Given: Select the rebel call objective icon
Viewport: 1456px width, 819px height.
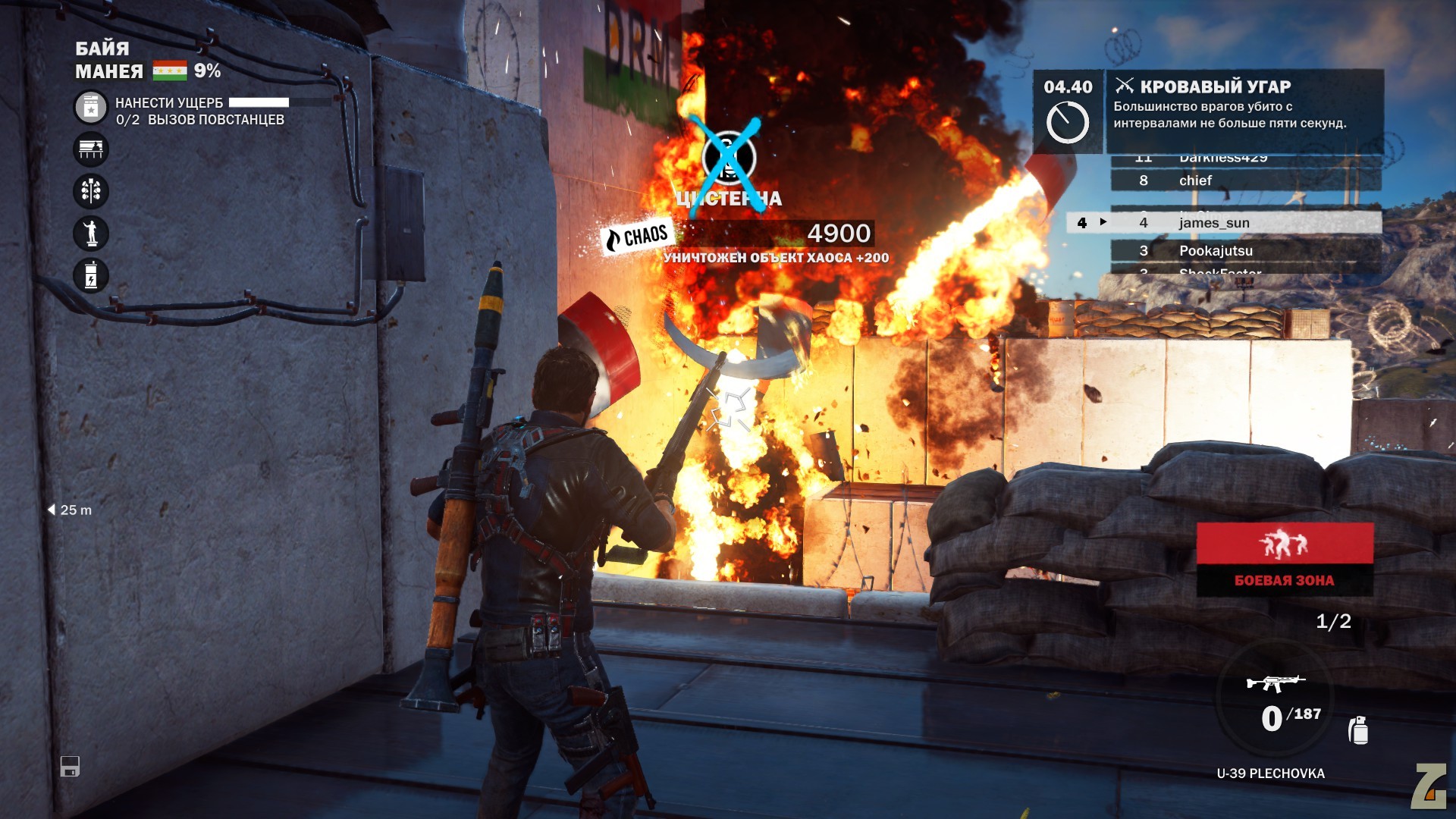Looking at the screenshot, I should [91, 108].
